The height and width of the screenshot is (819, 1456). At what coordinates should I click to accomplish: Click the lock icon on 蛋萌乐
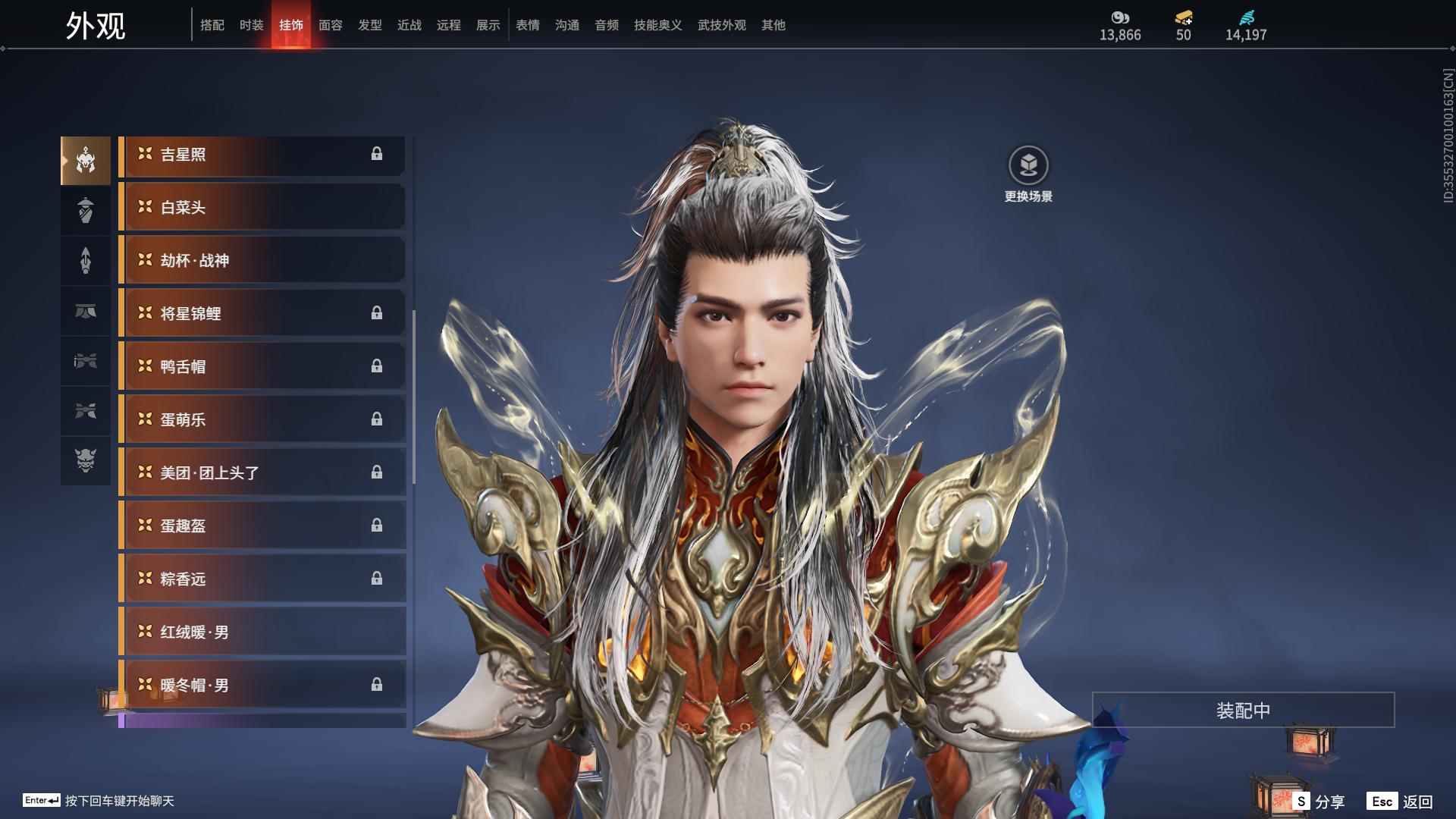coord(377,419)
